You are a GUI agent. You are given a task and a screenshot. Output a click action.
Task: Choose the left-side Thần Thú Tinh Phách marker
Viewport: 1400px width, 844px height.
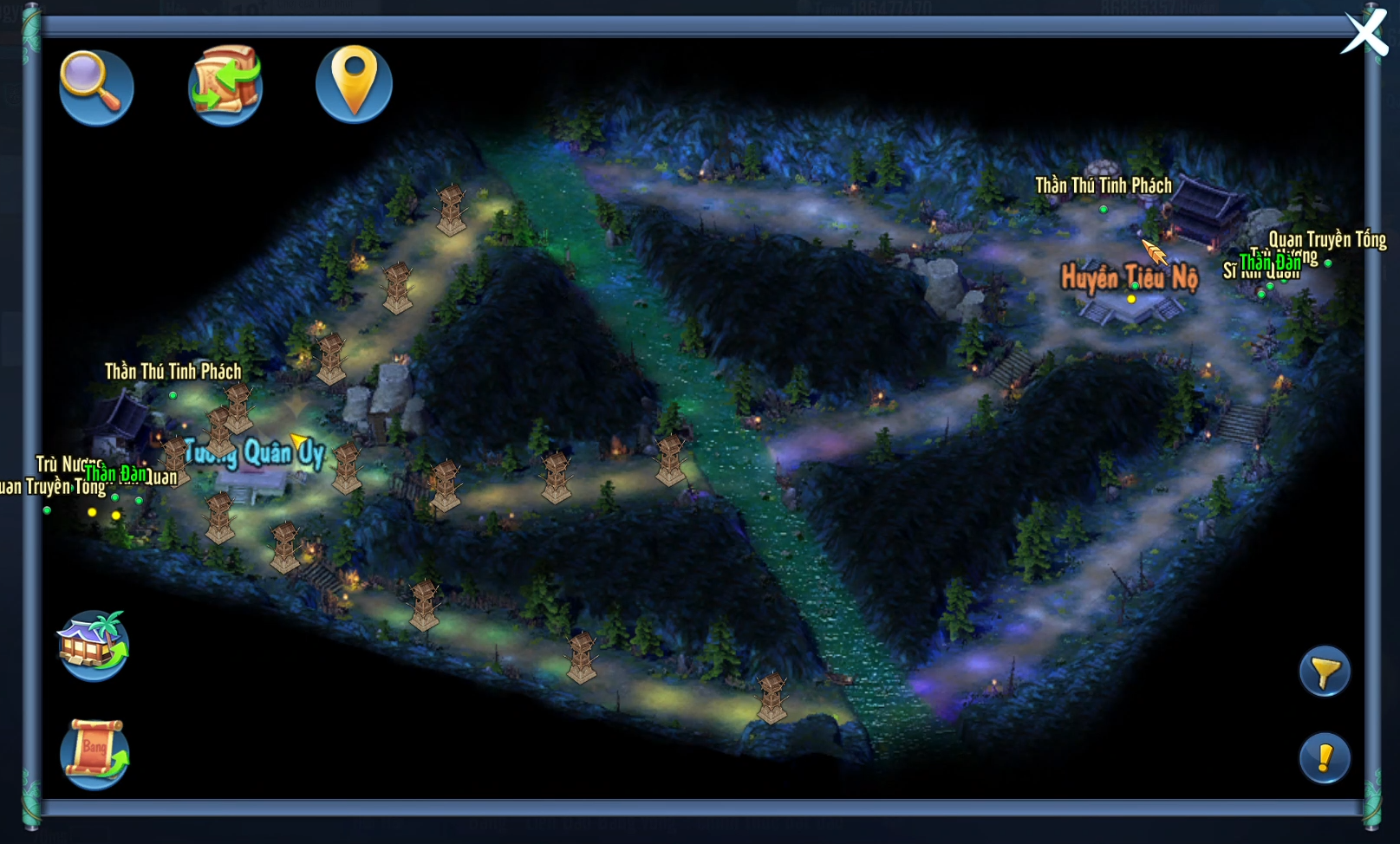tap(173, 373)
